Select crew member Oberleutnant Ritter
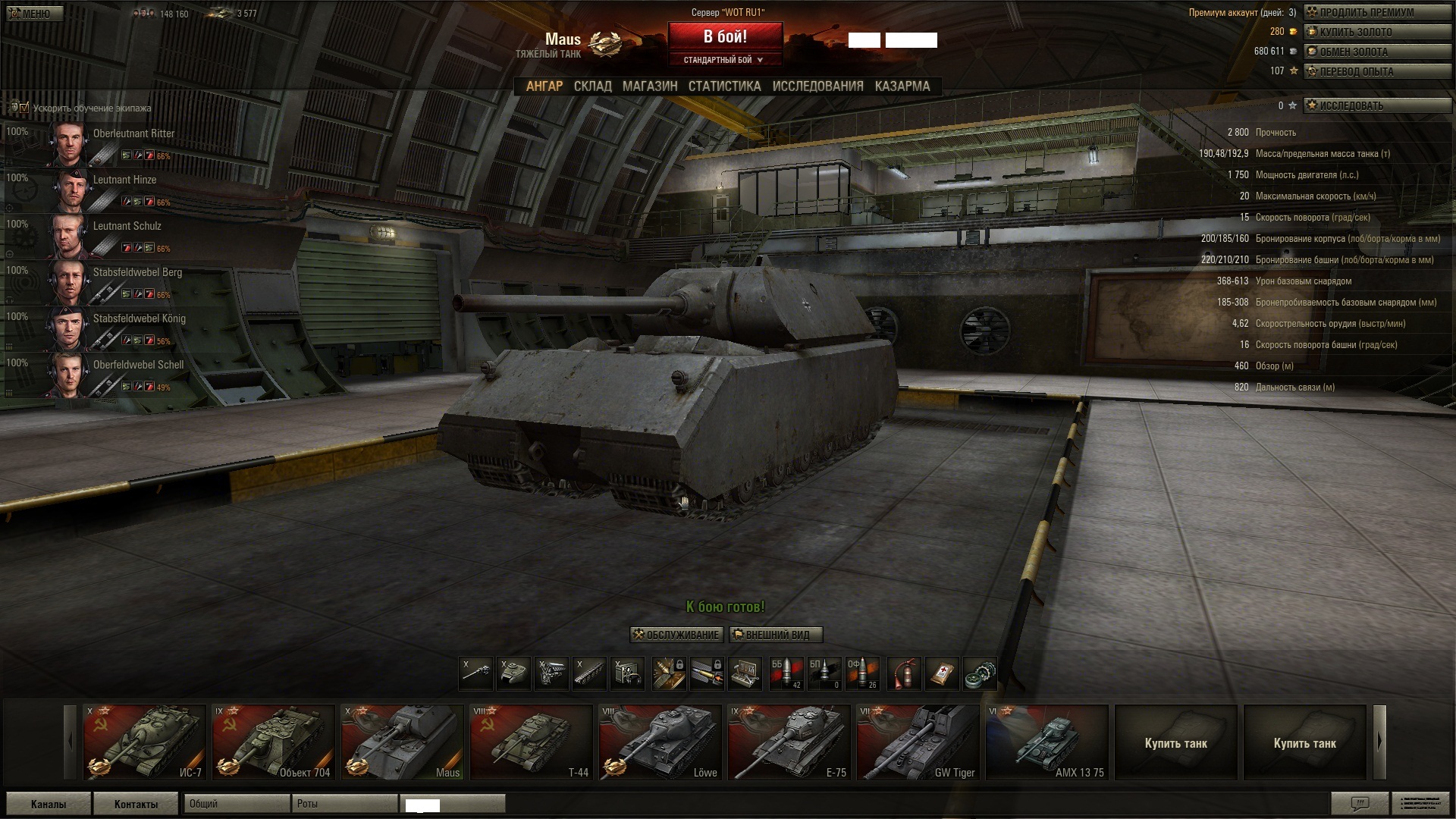 (x=133, y=134)
